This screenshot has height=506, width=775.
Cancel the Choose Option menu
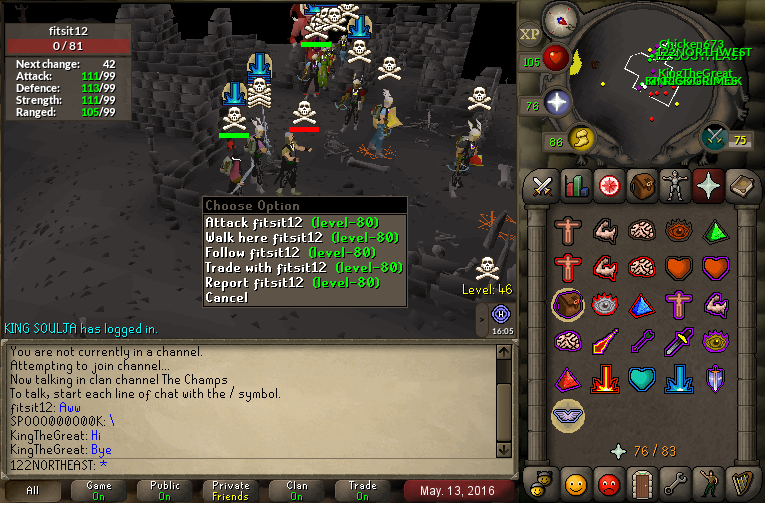226,298
